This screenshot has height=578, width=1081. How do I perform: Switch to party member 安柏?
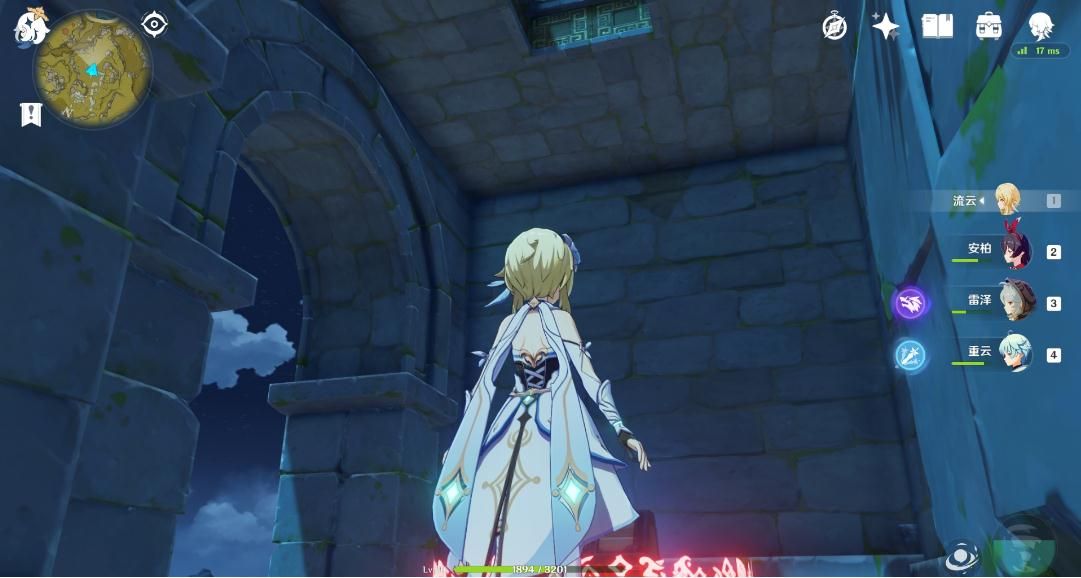tap(1014, 251)
